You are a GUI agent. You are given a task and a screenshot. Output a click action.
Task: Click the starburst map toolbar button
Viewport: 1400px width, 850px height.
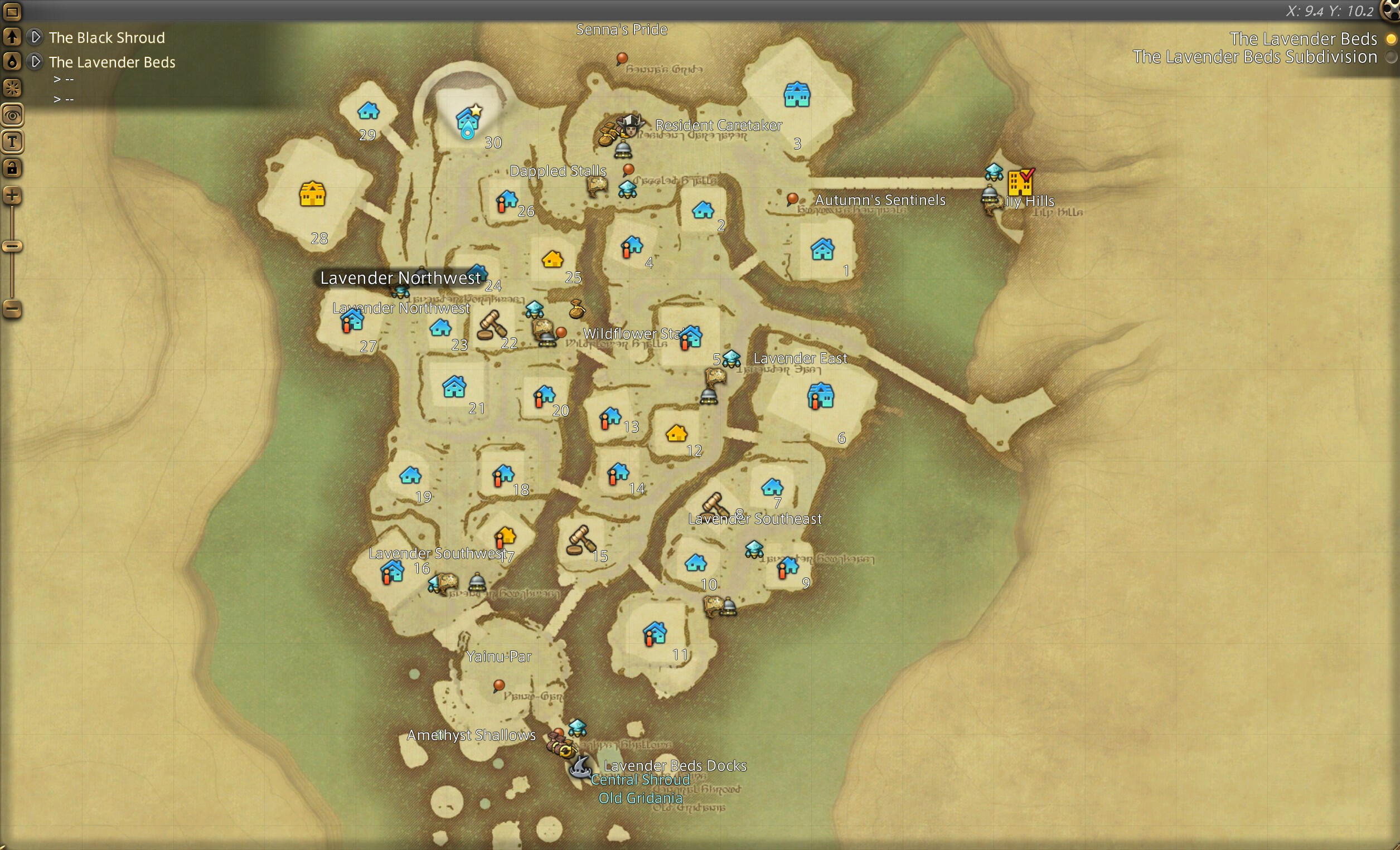(12, 88)
